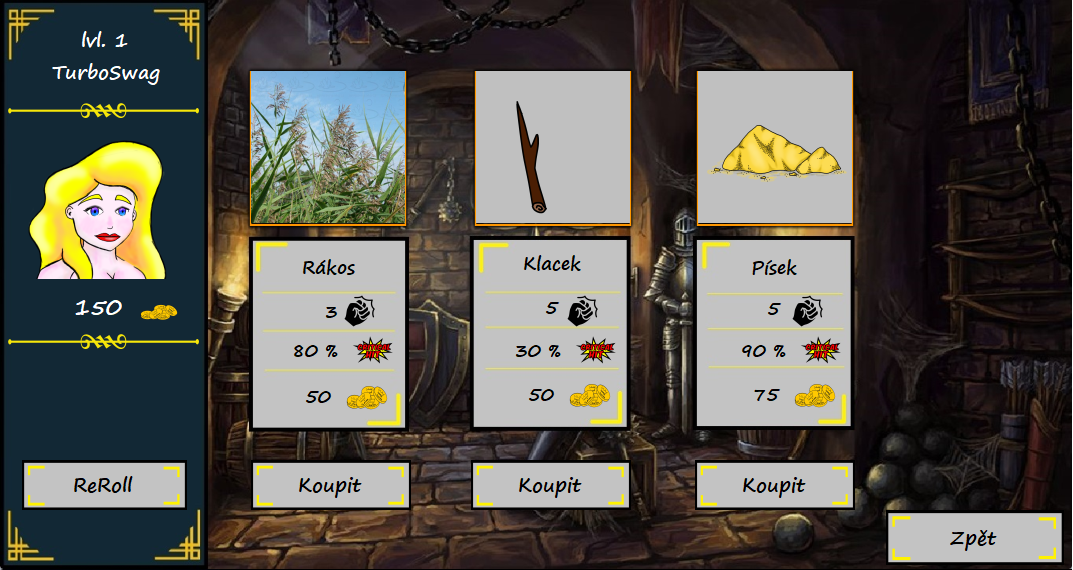Open the Písek stats card

coord(775,333)
